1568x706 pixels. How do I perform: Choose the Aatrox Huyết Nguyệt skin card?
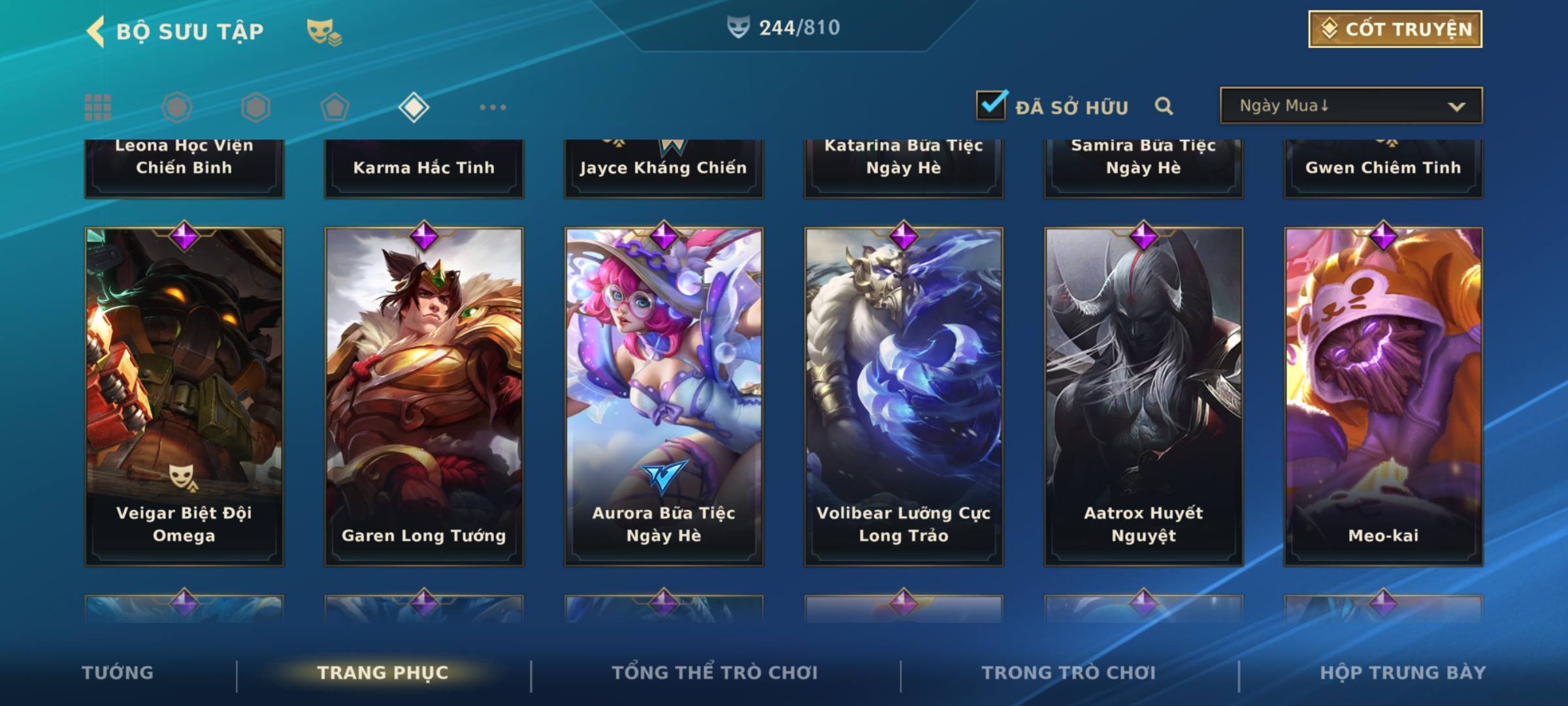click(1143, 396)
